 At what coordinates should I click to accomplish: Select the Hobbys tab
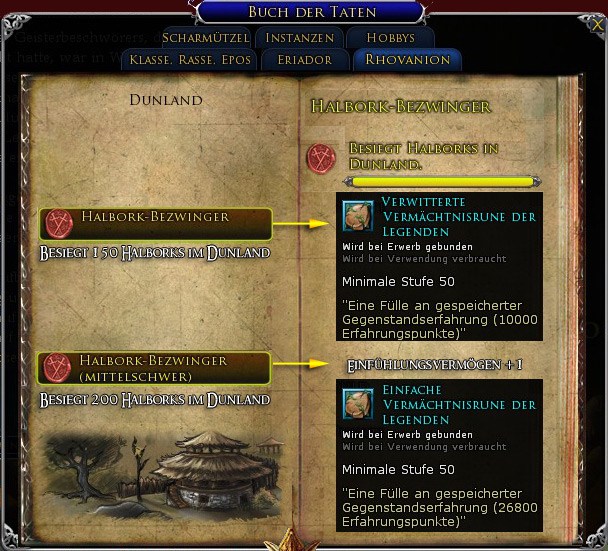(390, 37)
